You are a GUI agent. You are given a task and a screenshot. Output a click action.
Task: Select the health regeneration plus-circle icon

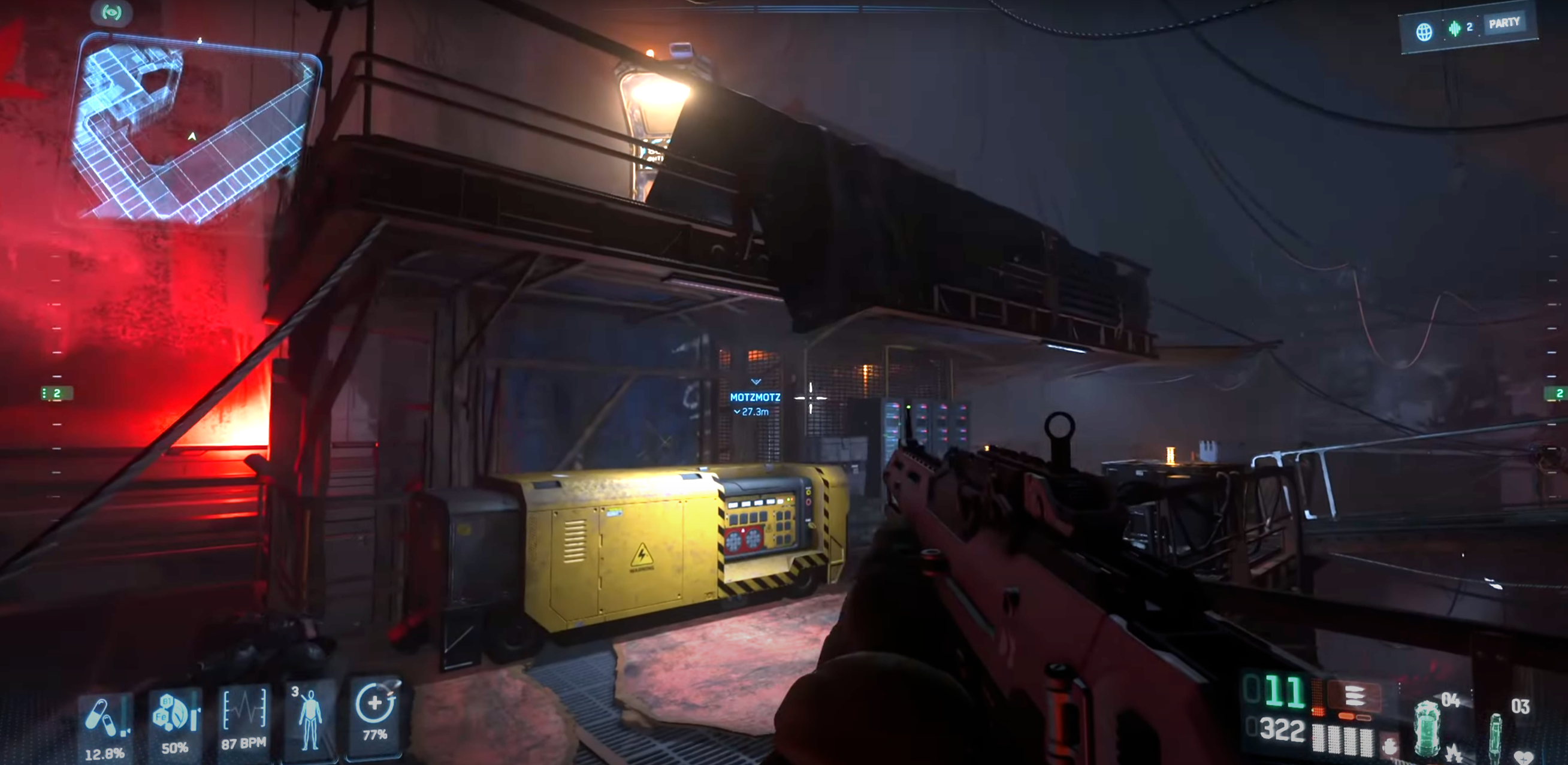(x=375, y=703)
